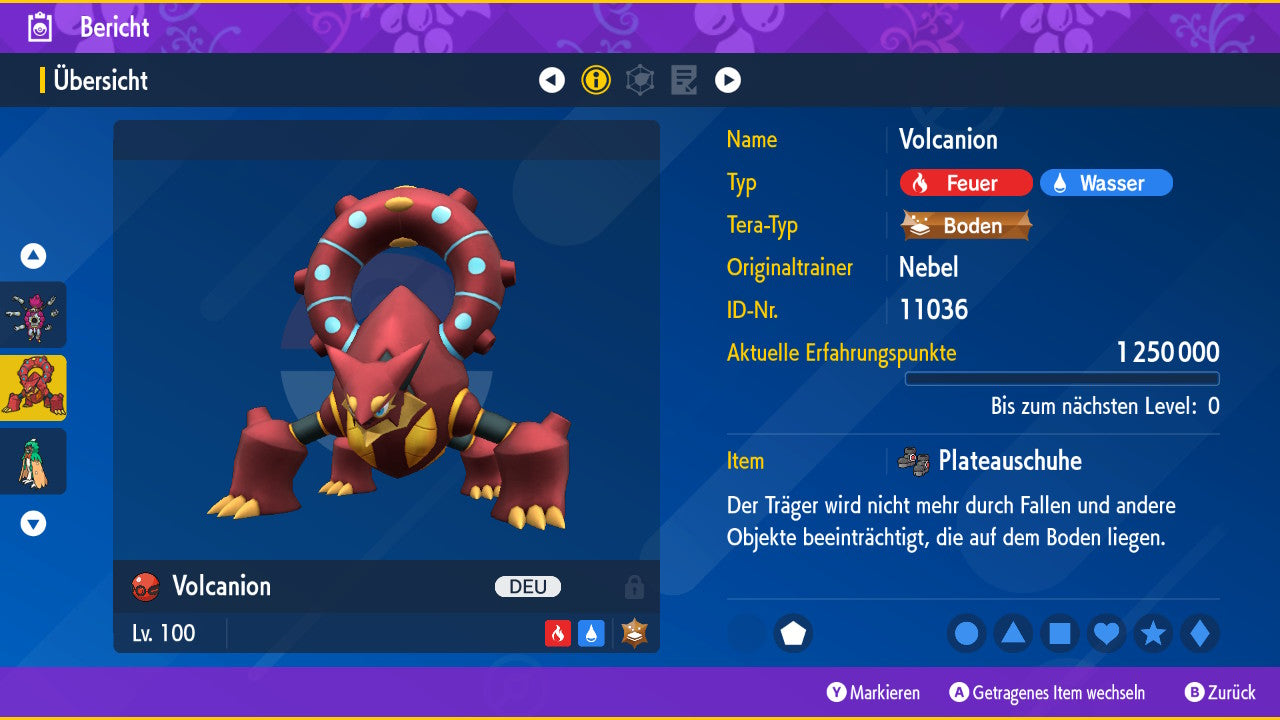Show the next party Pokémon with down arrow

click(33, 523)
